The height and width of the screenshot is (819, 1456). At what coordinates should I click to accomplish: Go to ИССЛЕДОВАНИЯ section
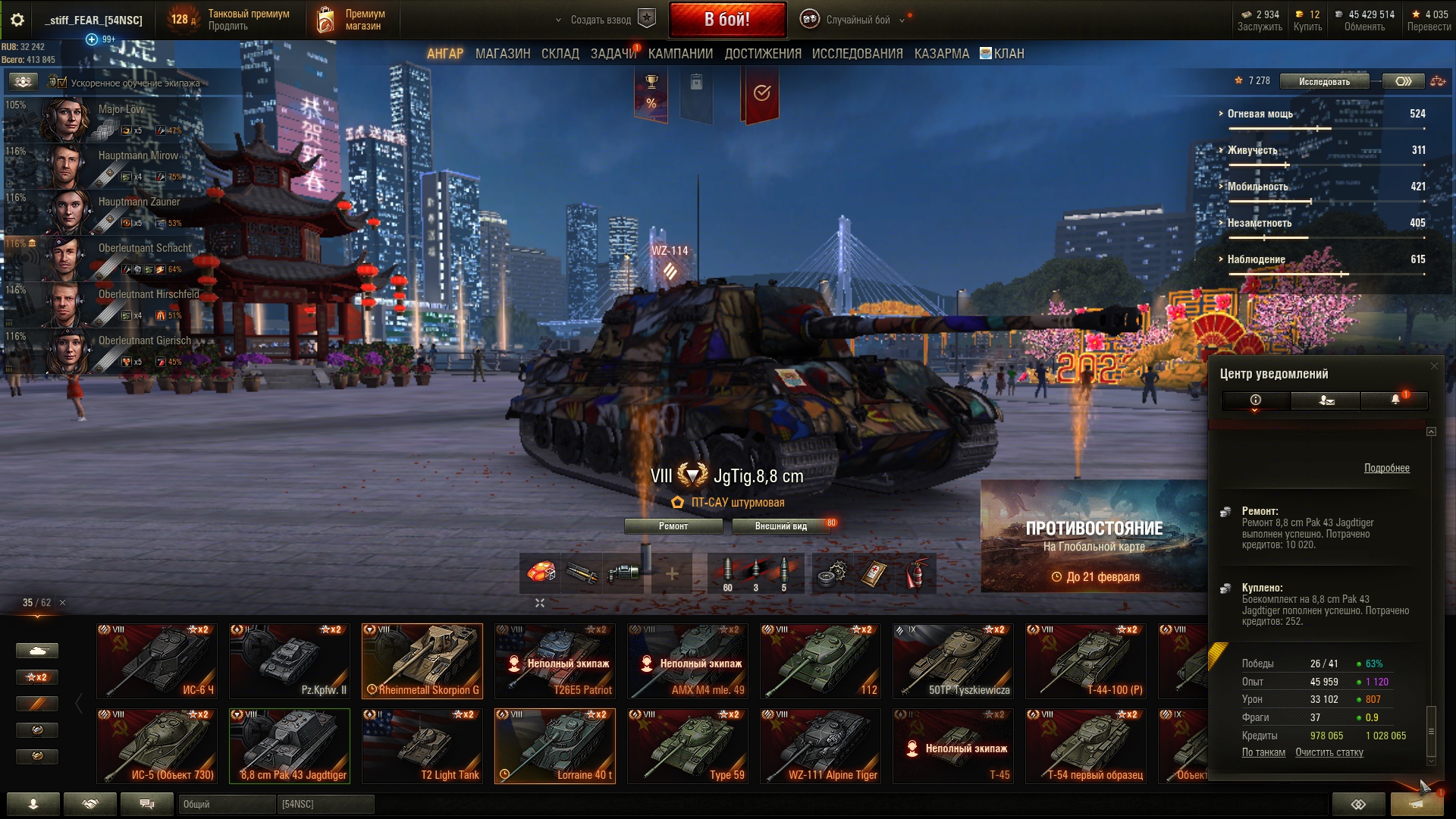[x=857, y=54]
